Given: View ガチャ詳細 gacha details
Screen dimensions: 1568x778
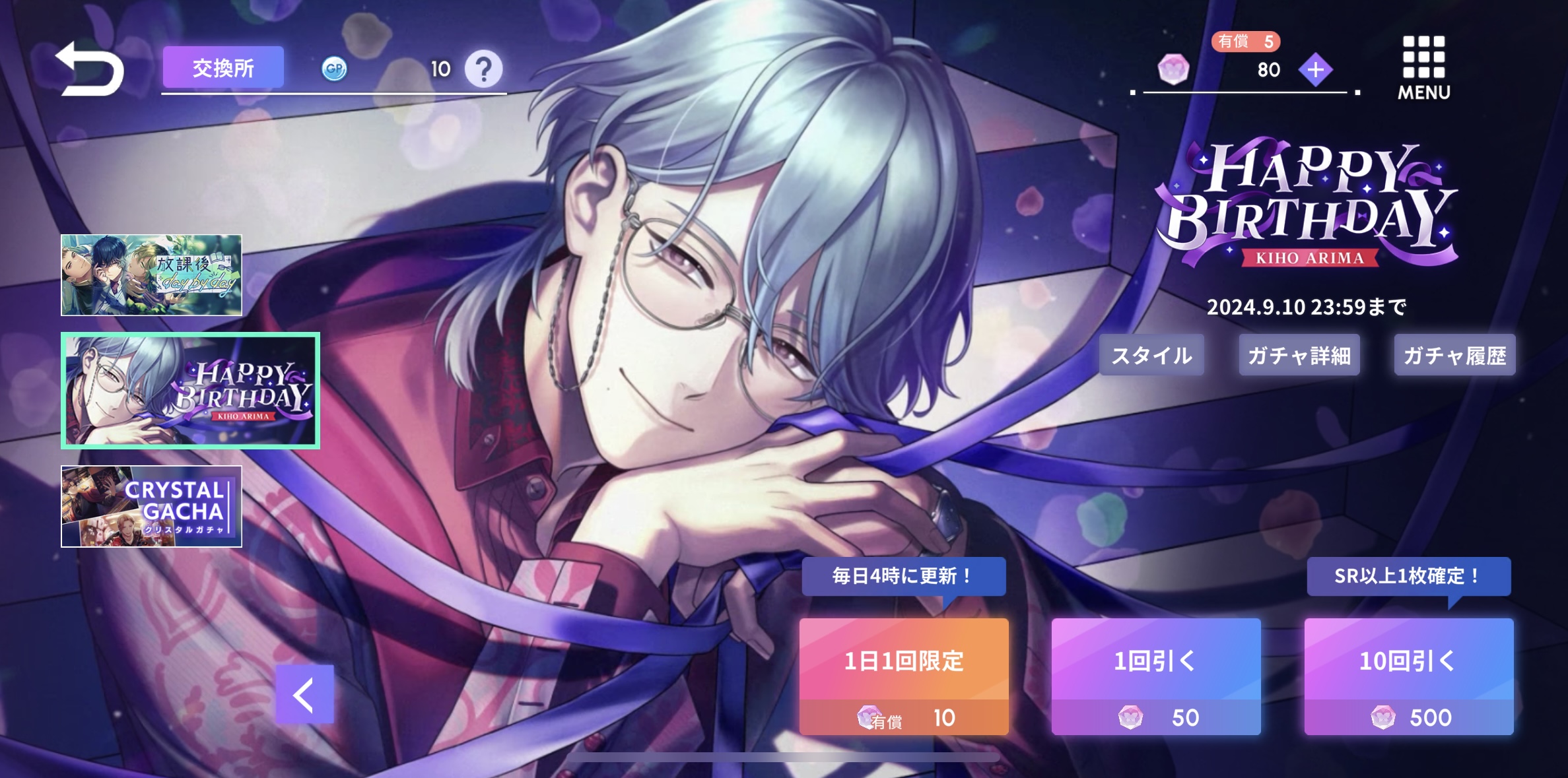Looking at the screenshot, I should point(1299,356).
